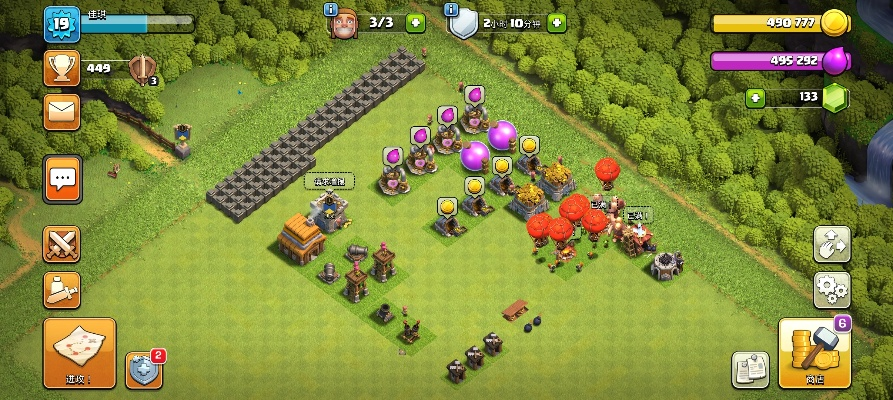The height and width of the screenshot is (400, 893).
Task: Open the mail envelope inbox
Action: pyautogui.click(x=62, y=112)
